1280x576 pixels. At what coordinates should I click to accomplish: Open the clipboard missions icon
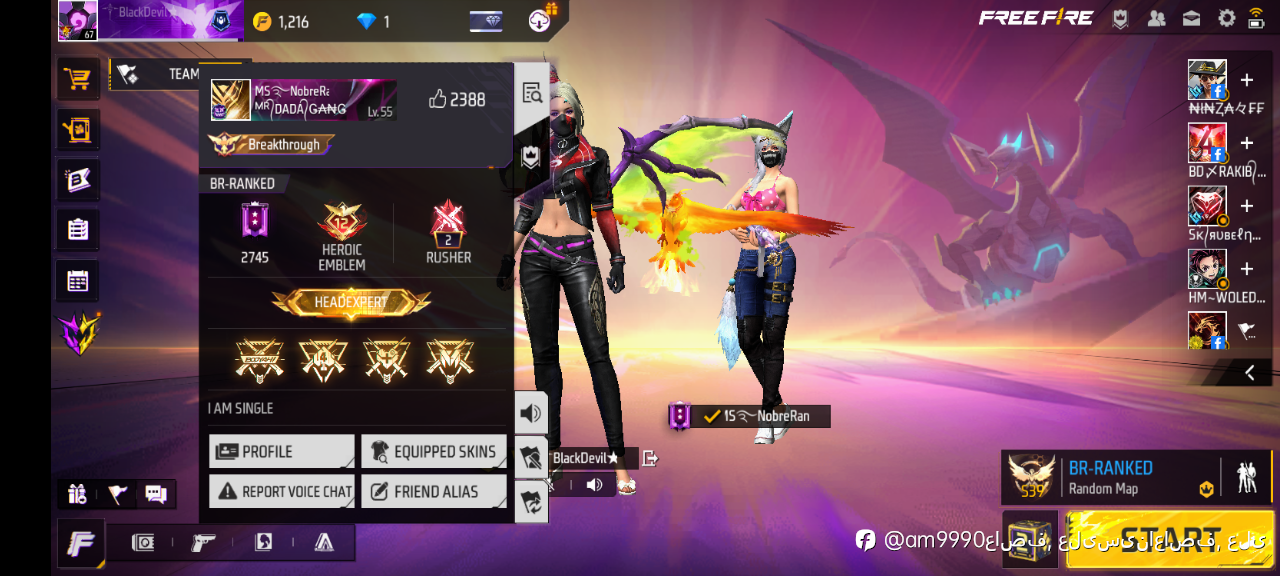pyautogui.click(x=77, y=229)
